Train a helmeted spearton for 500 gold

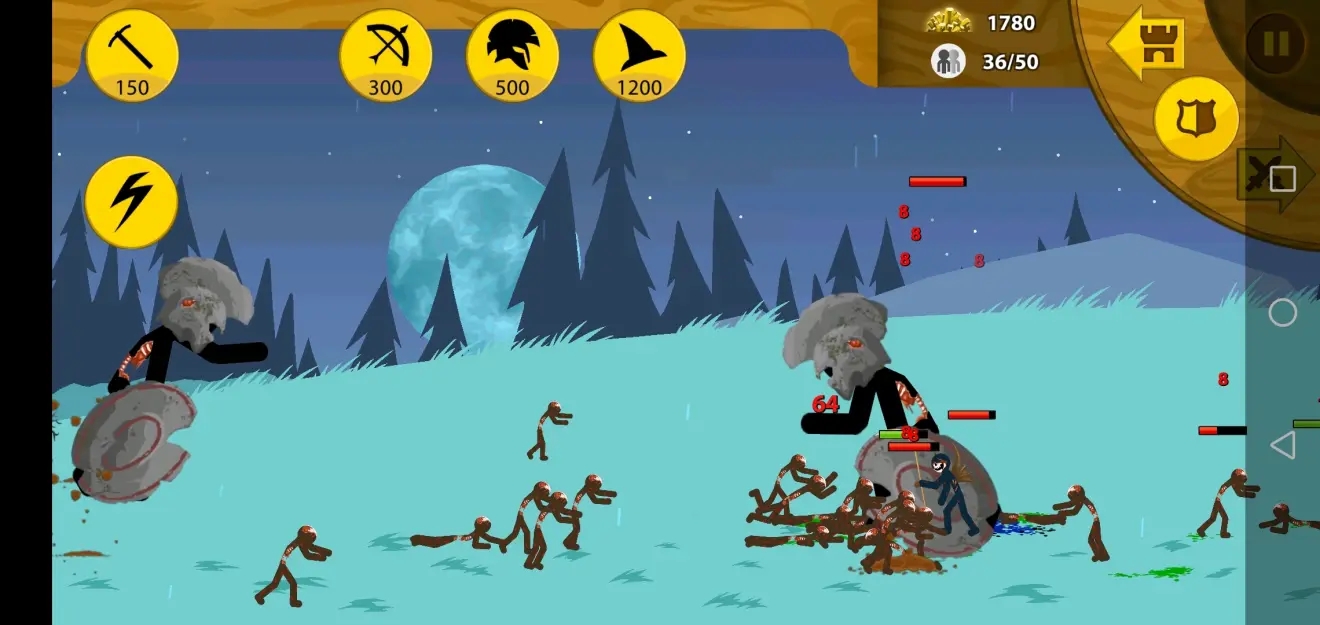point(512,56)
